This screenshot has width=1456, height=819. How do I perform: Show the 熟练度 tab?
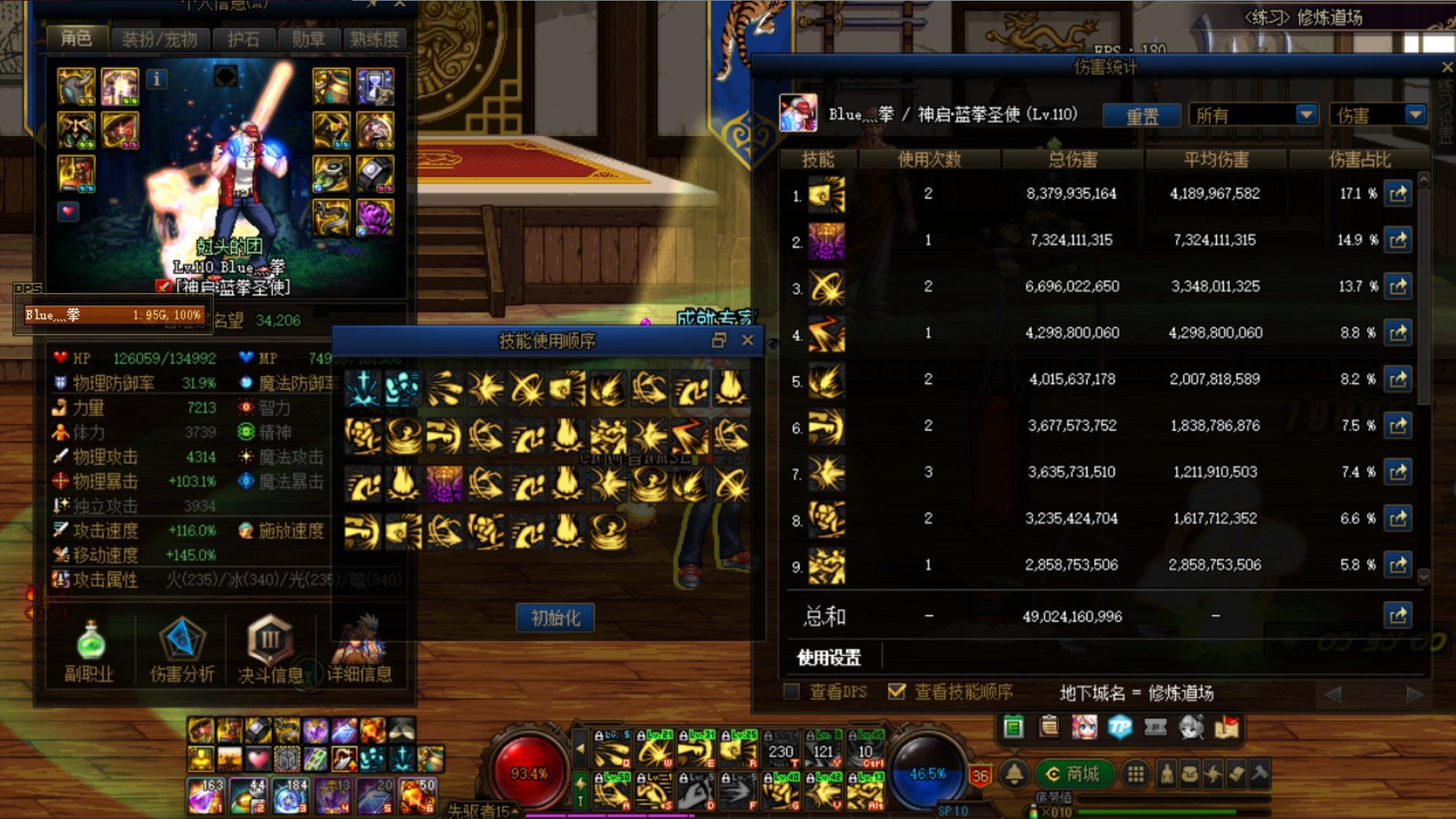pos(374,39)
